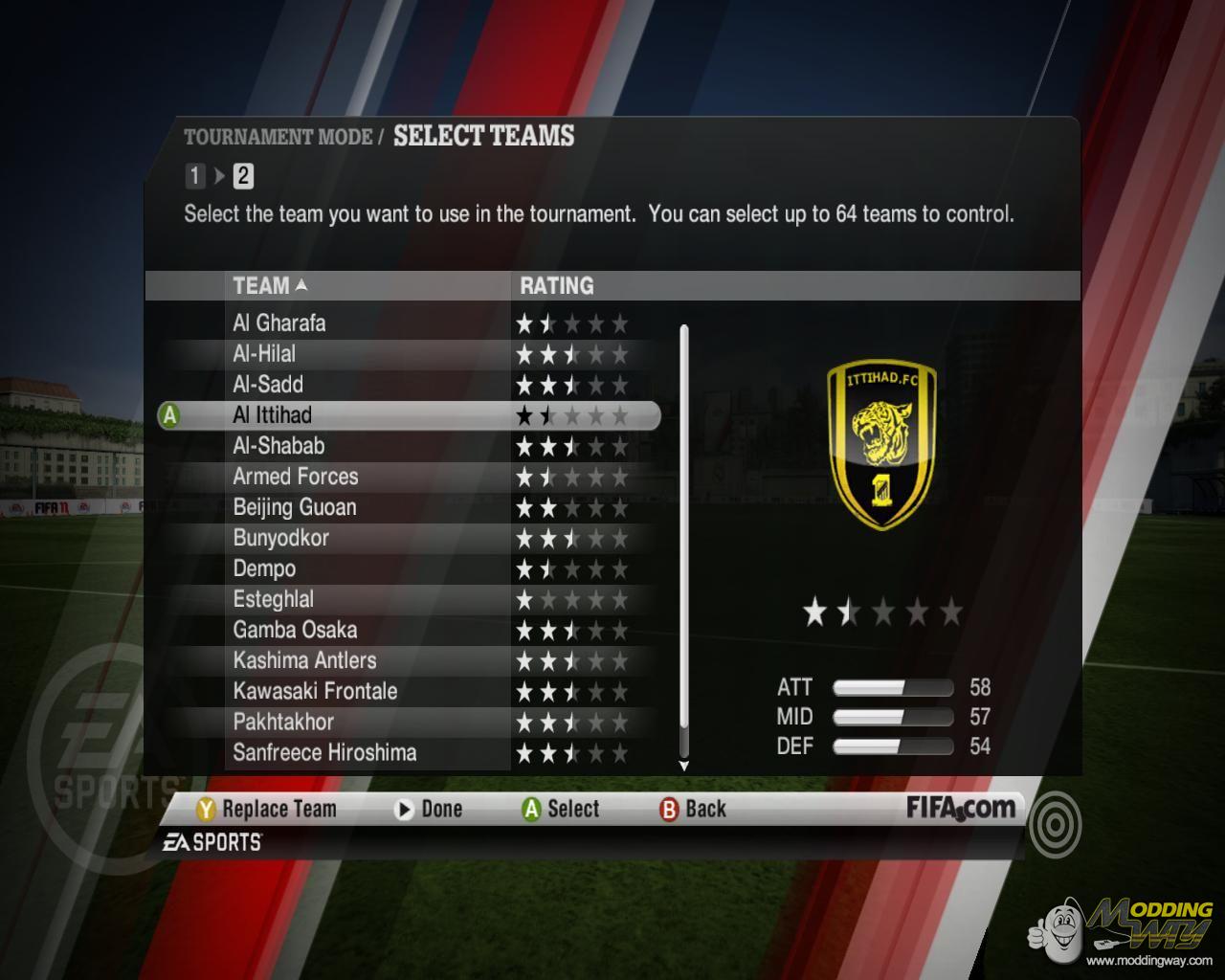Choose Al-Shabab from the list
This screenshot has height=980, width=1225.
tap(278, 446)
